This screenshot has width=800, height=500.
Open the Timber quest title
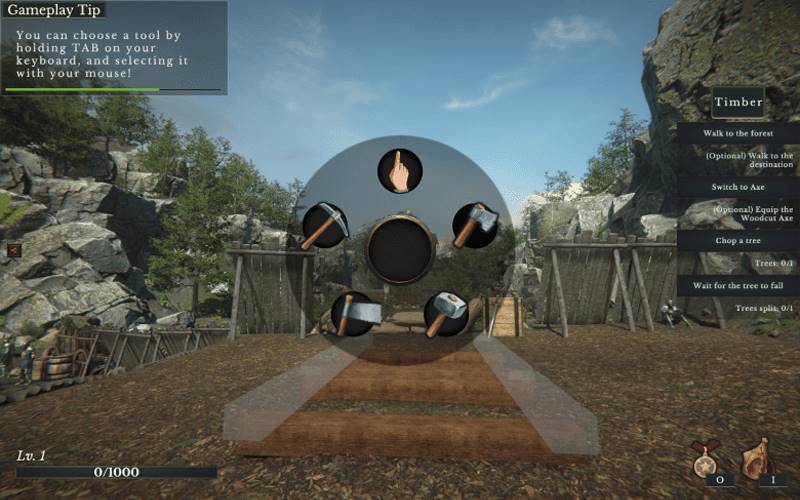738,102
